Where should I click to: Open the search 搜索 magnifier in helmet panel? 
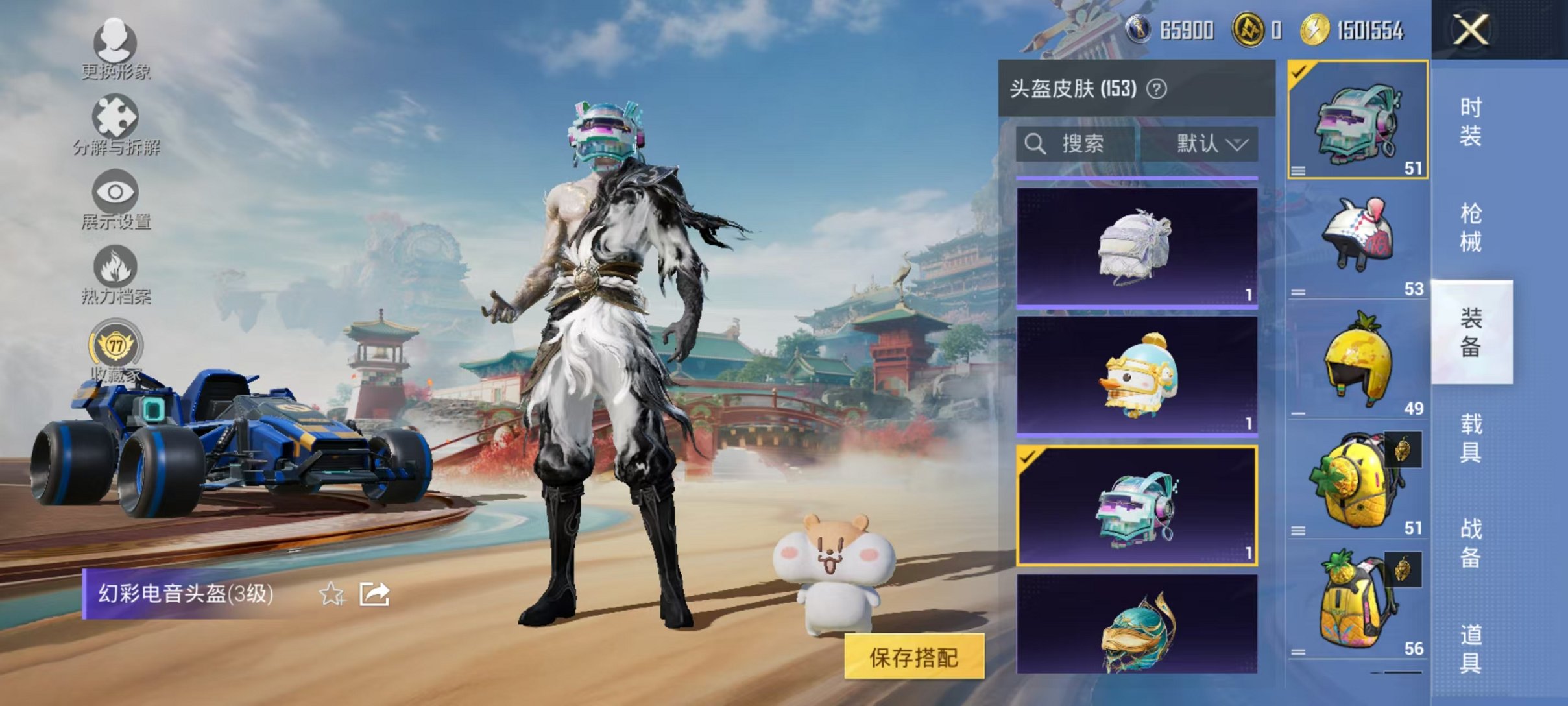(1035, 144)
